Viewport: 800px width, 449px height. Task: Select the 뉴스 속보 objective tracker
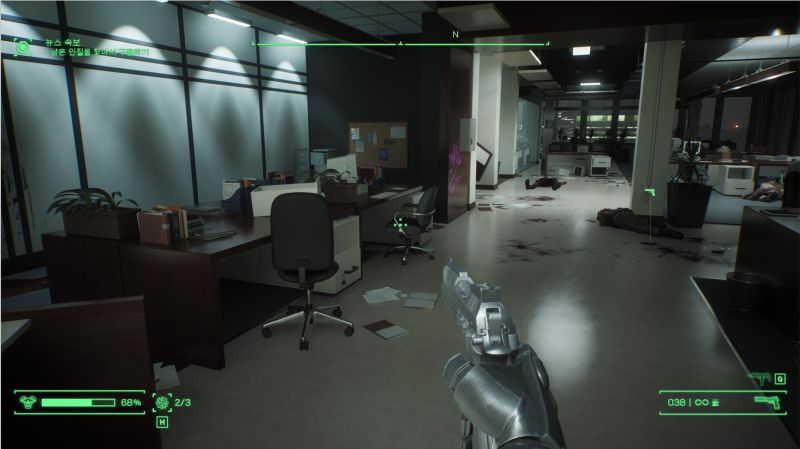tap(80, 45)
